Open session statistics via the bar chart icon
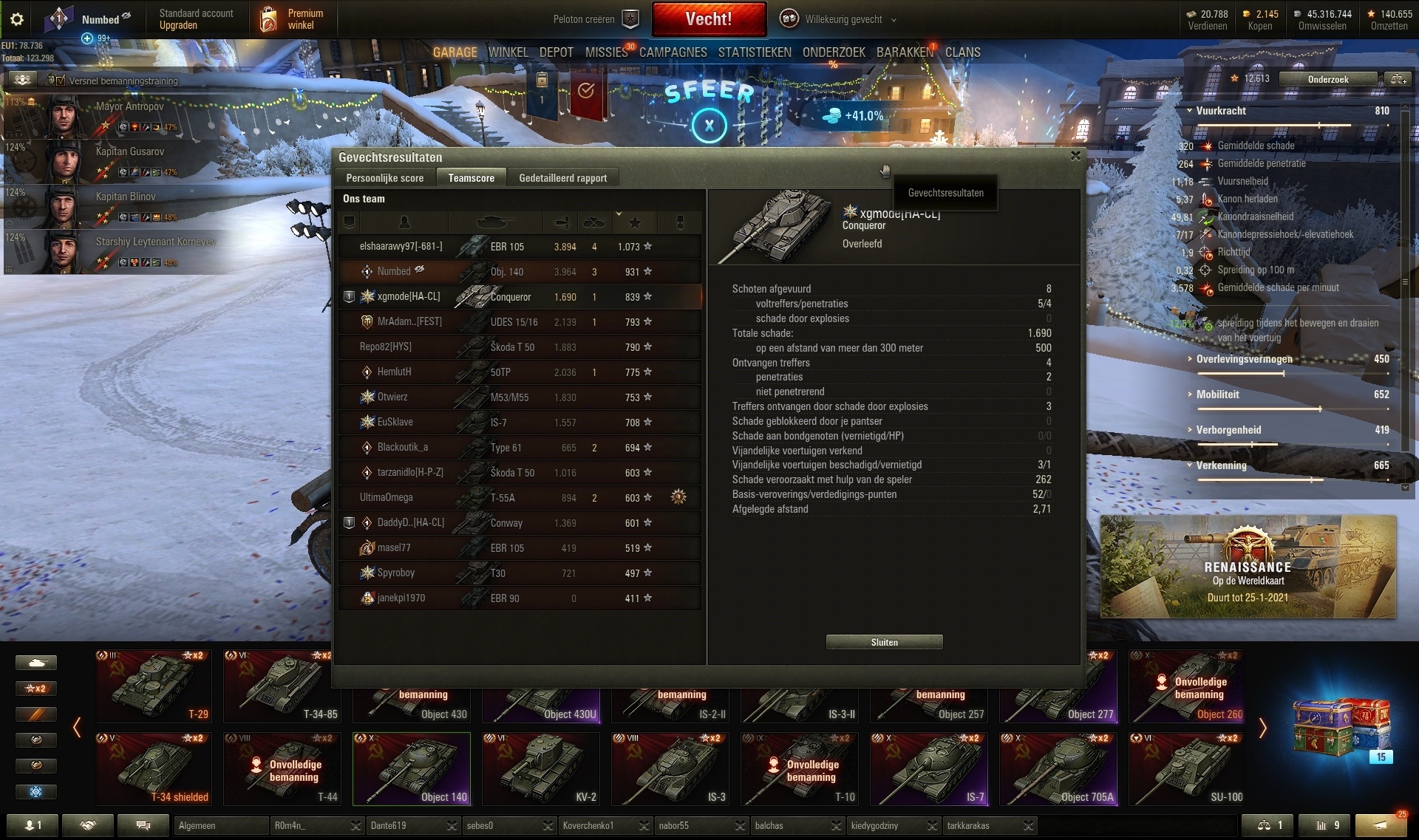Screen dimensions: 1419x840 pos(1323,825)
